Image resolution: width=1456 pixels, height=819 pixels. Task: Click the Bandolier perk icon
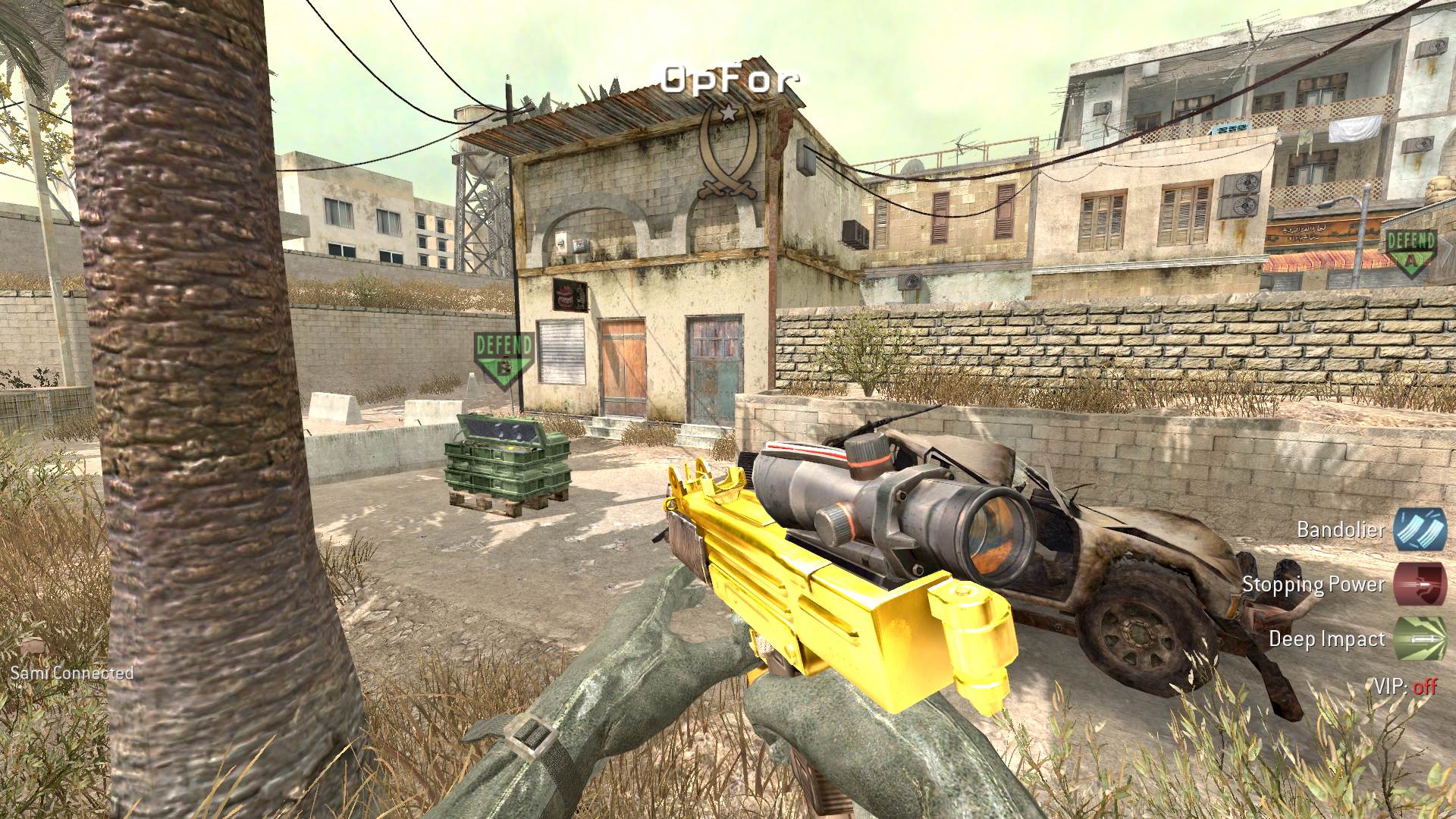pos(1419,529)
